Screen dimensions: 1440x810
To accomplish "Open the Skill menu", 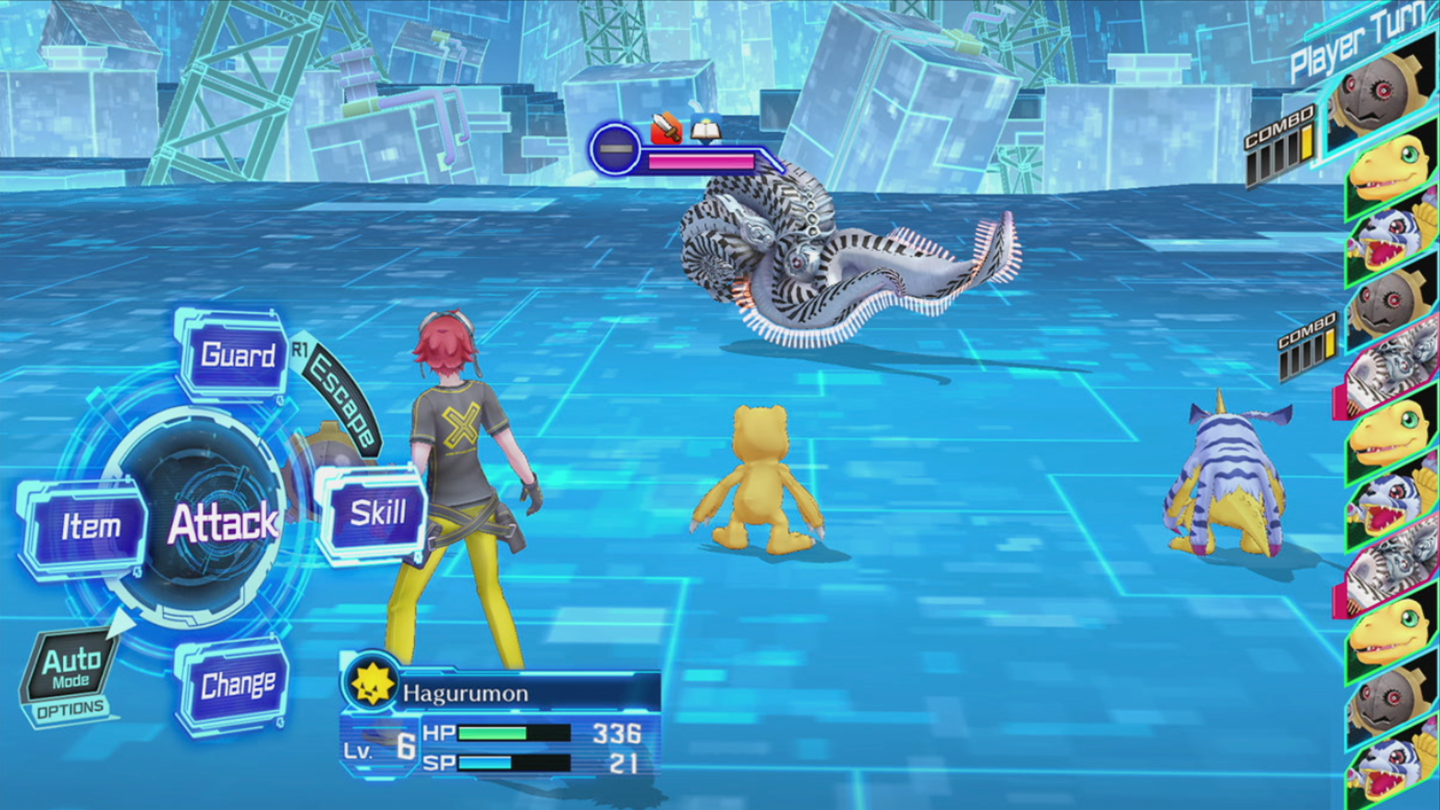I will pyautogui.click(x=376, y=514).
